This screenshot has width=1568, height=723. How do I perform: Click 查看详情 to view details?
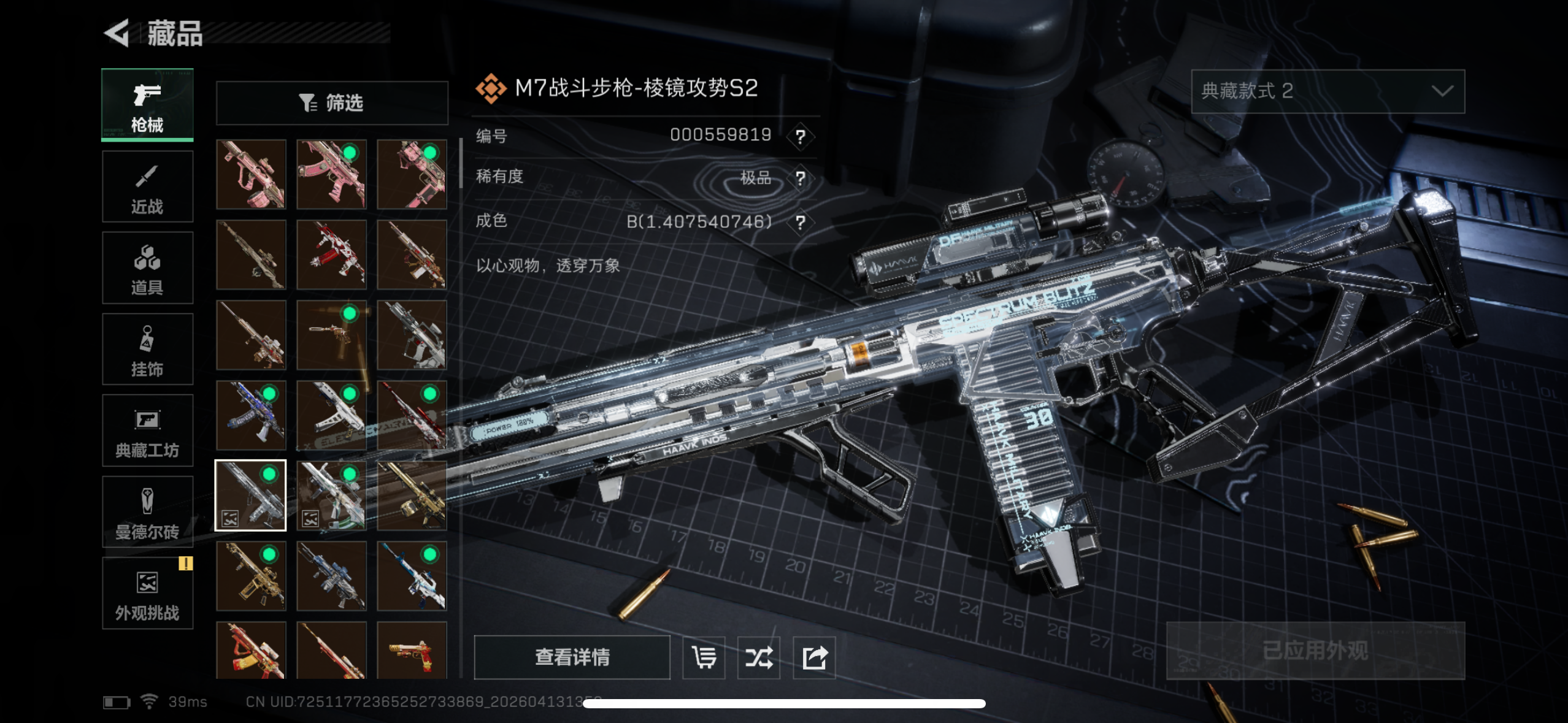click(572, 657)
